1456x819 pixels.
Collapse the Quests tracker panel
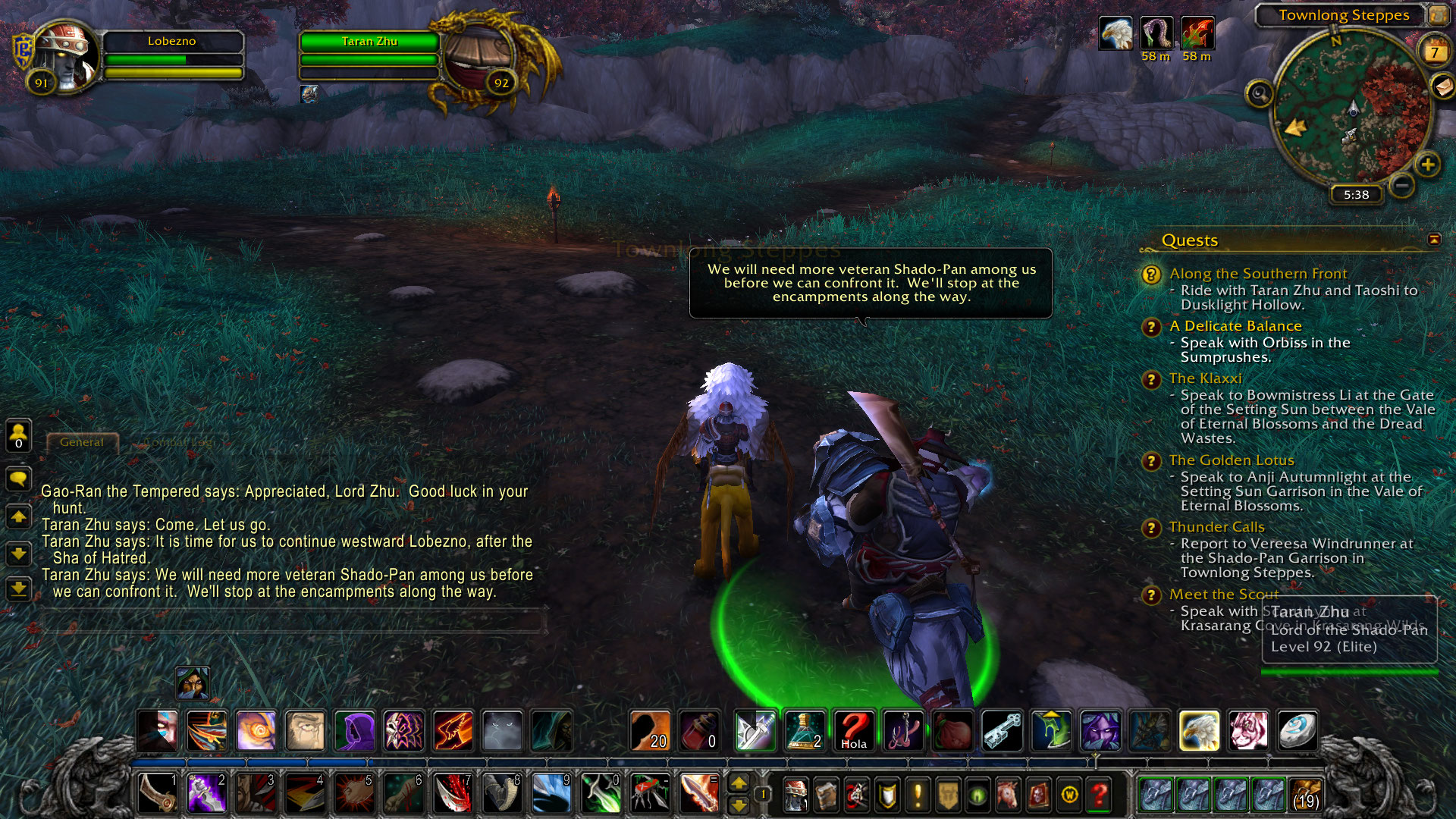[1434, 240]
